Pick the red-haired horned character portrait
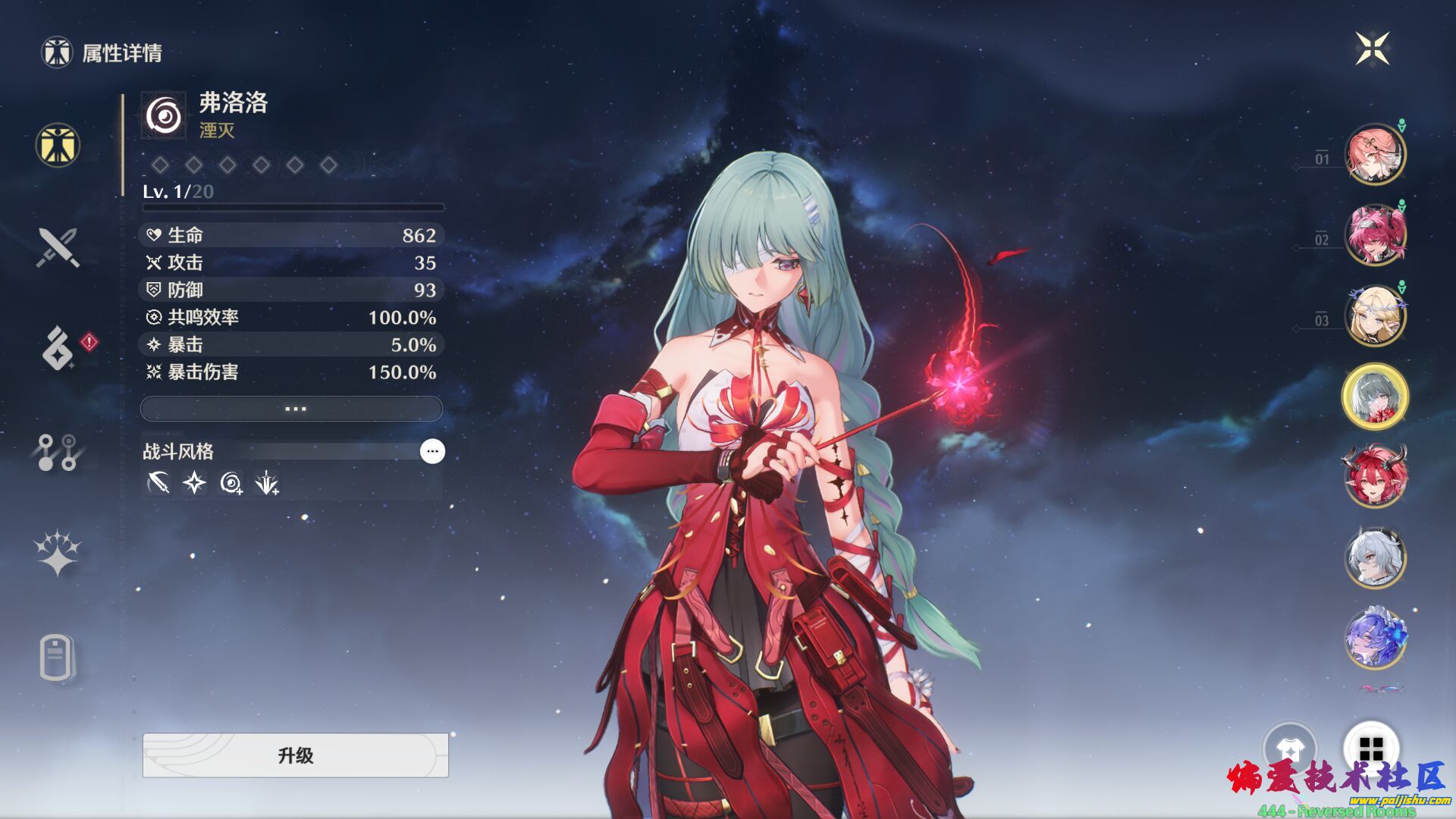The image size is (1456, 819). coord(1375,477)
